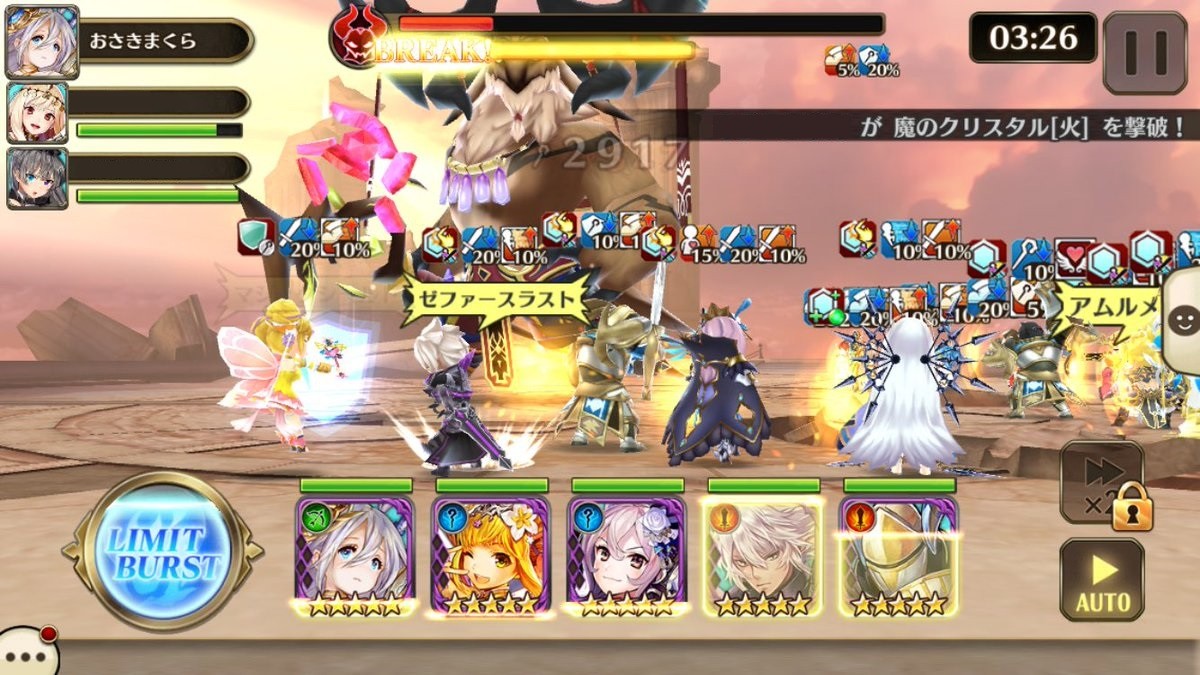The height and width of the screenshot is (675, 1200).
Task: Activate the Limit Burst orb
Action: 162,549
